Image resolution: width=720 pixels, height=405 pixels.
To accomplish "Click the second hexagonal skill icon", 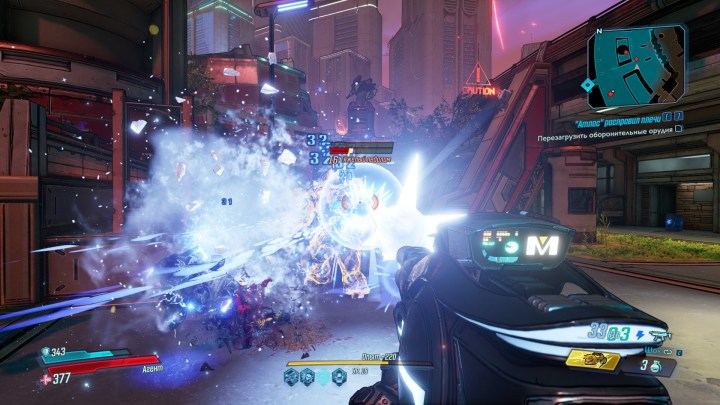I will pyautogui.click(x=306, y=377).
